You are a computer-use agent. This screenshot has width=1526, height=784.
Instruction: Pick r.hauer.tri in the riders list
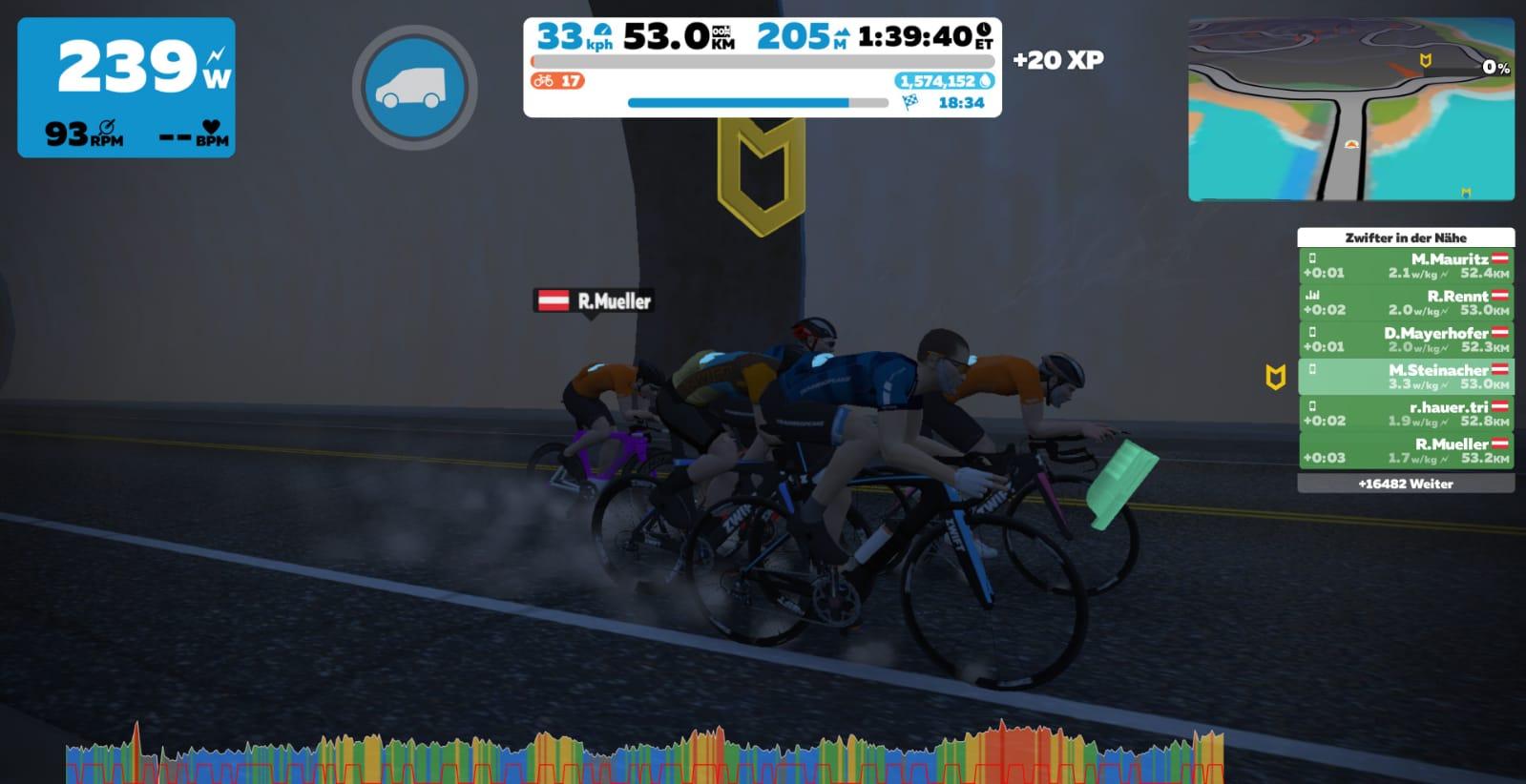[x=1405, y=413]
